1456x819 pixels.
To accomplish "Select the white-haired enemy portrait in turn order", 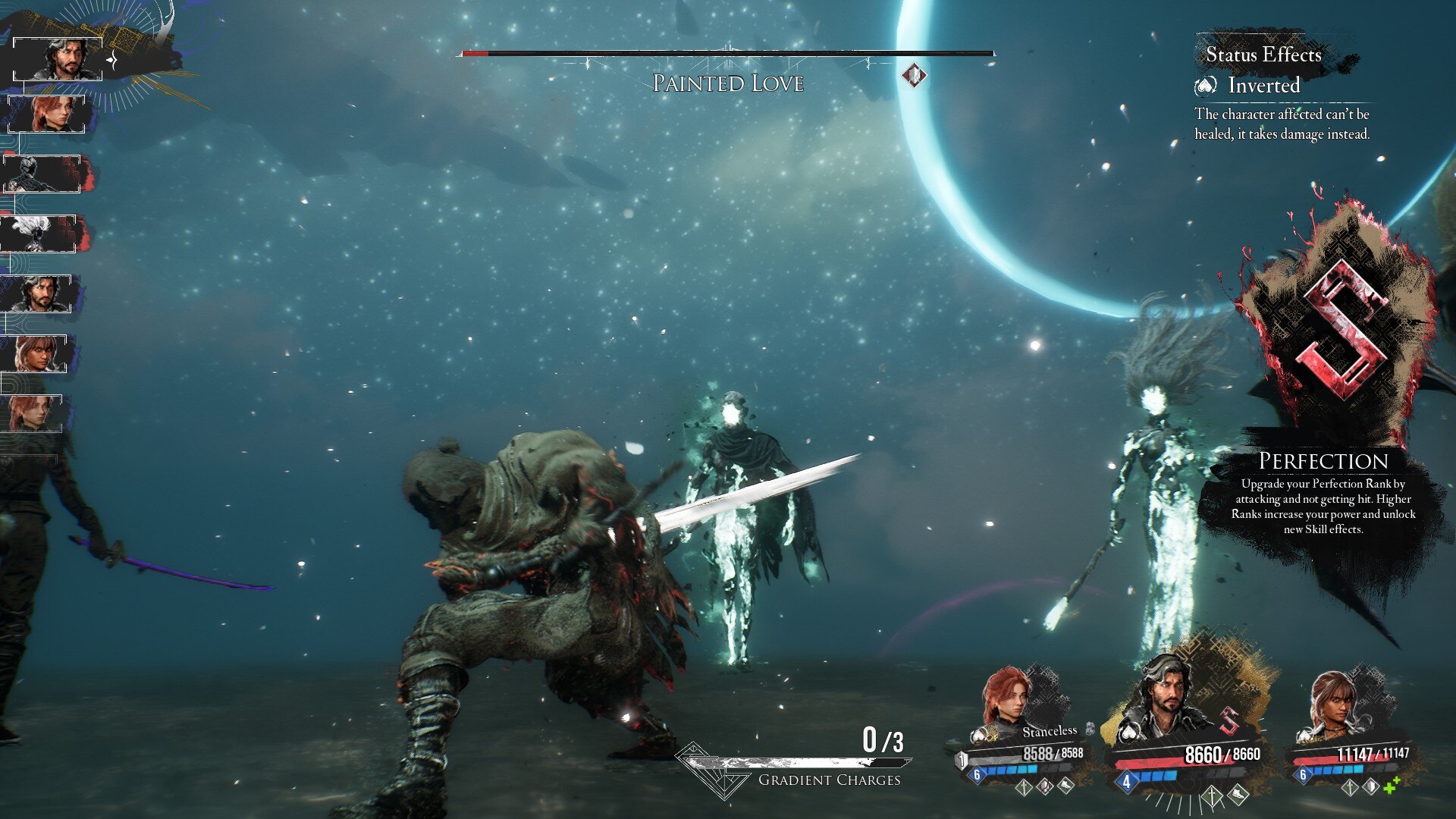I will tap(39, 233).
